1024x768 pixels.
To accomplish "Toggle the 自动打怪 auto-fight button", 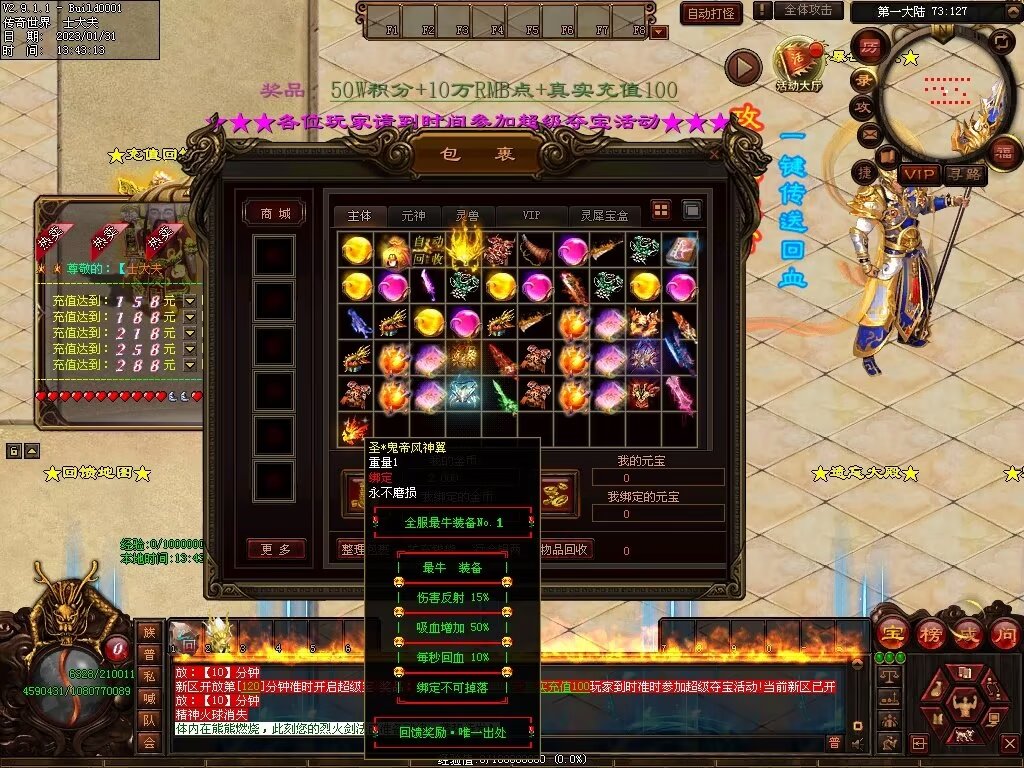I will [x=711, y=13].
